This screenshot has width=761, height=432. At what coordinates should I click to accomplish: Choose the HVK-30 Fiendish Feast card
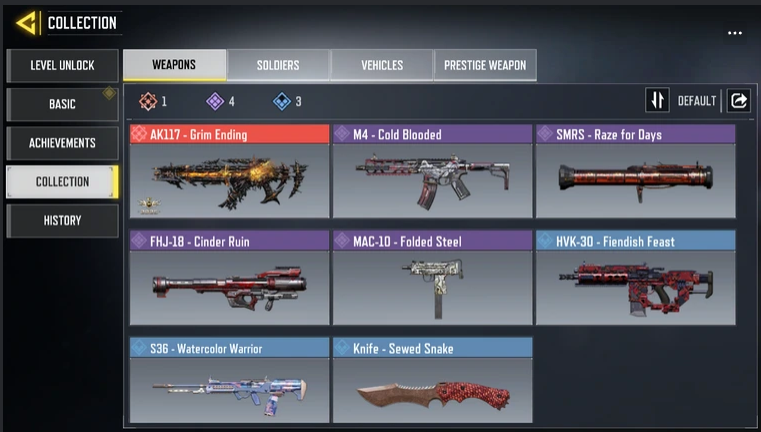coord(635,278)
